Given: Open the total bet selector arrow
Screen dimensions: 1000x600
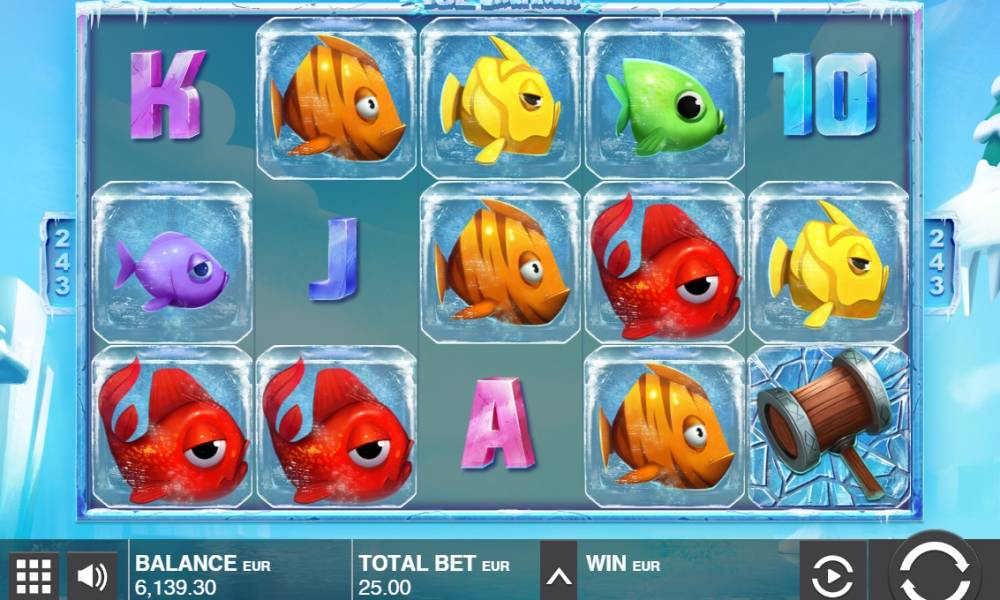Looking at the screenshot, I should click(x=559, y=575).
